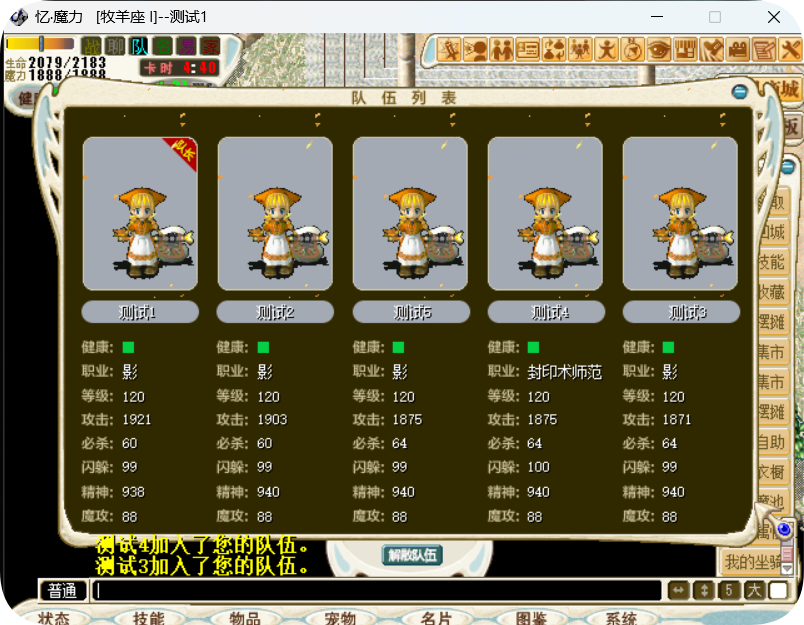
Task: Select party member 测试1 portrait
Action: (x=140, y=214)
